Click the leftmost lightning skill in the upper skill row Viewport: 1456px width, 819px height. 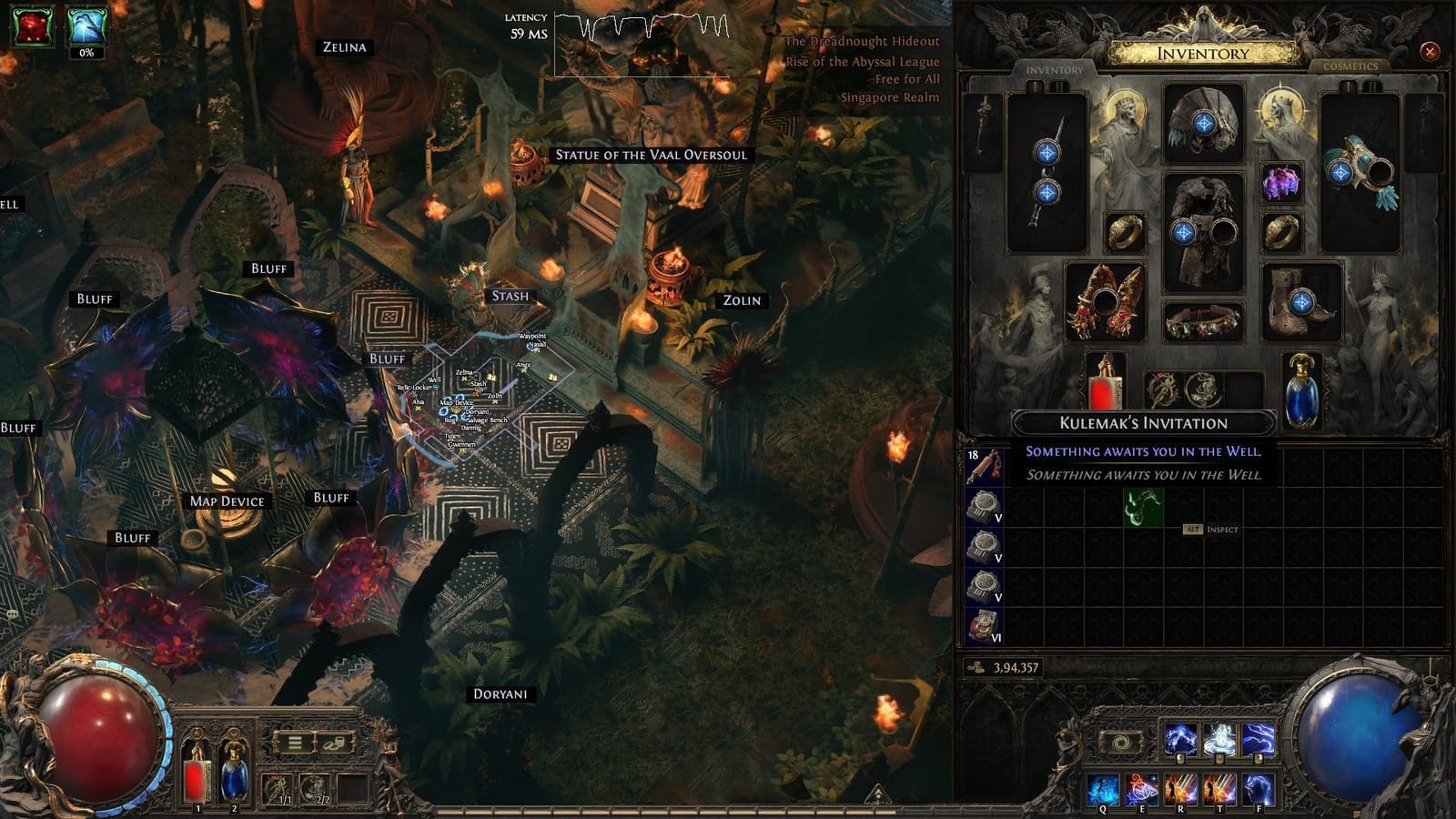(1180, 739)
